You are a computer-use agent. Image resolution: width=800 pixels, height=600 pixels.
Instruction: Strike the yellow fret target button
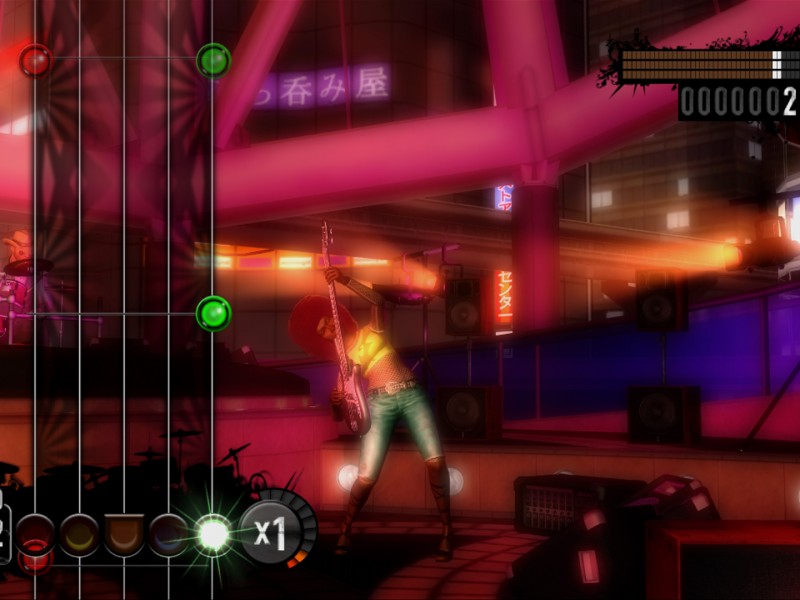pyautogui.click(x=79, y=534)
